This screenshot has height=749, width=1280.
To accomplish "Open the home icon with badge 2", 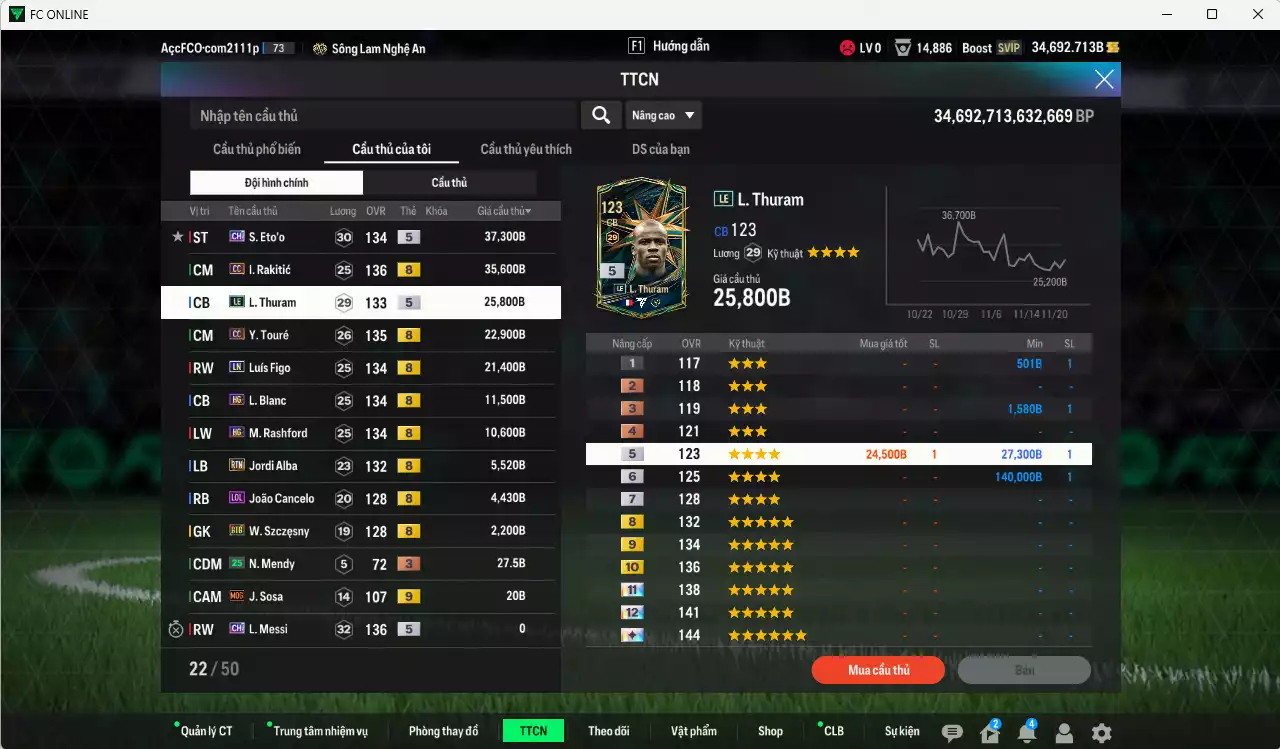I will coord(989,731).
